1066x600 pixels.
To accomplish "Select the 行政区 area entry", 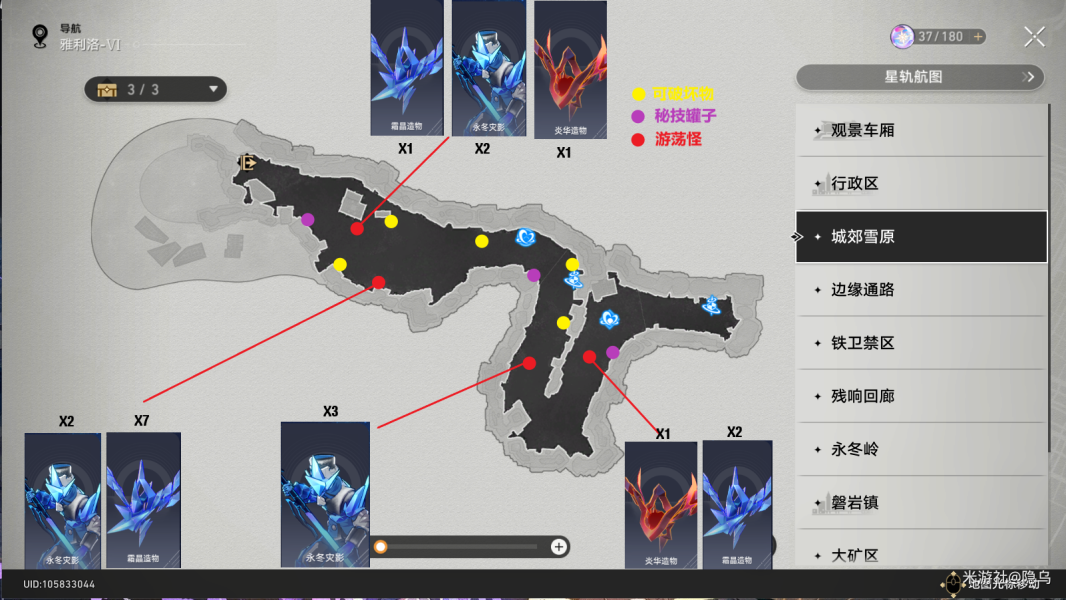I will [921, 184].
